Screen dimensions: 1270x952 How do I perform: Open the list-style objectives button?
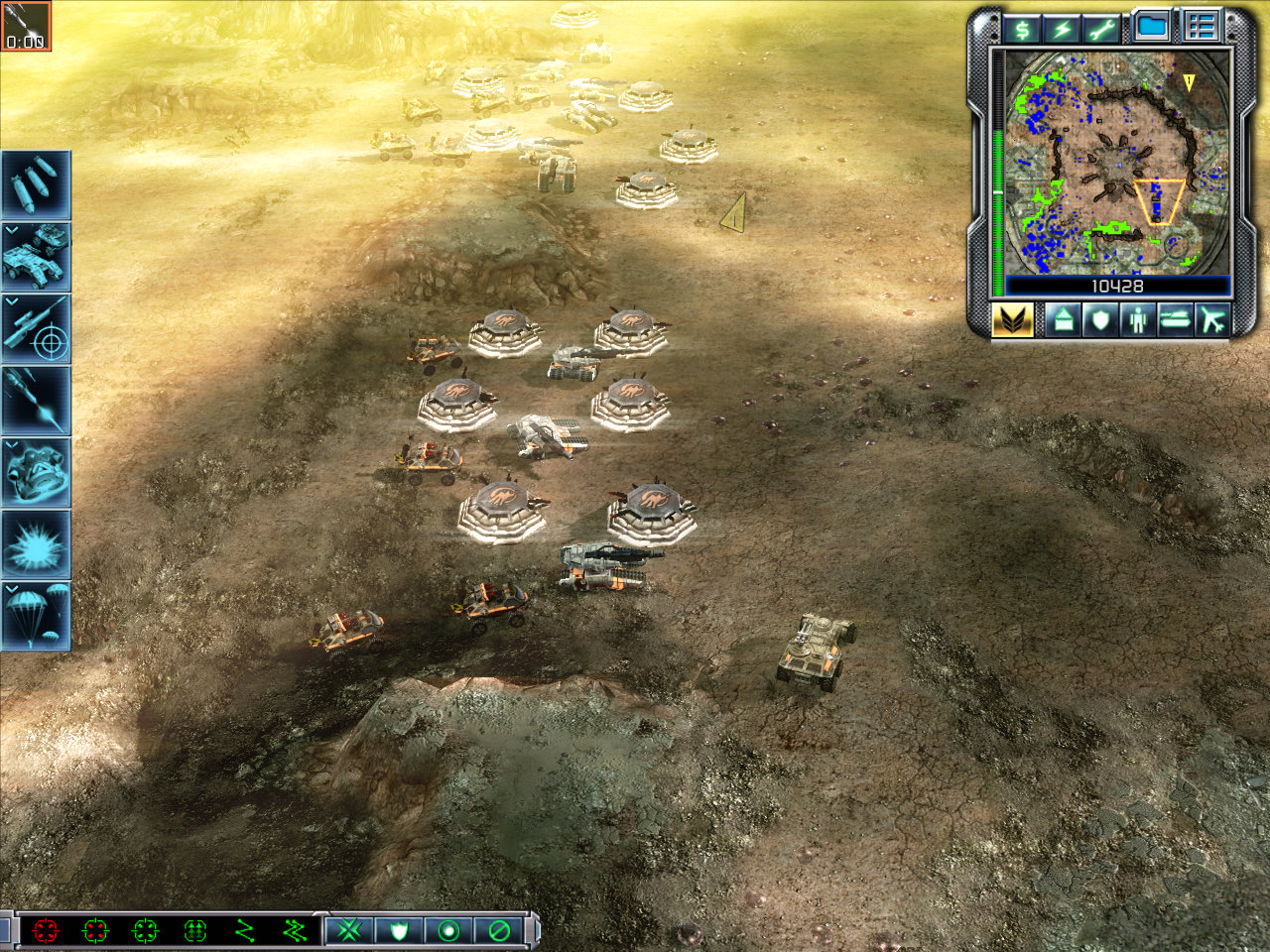tap(1201, 27)
